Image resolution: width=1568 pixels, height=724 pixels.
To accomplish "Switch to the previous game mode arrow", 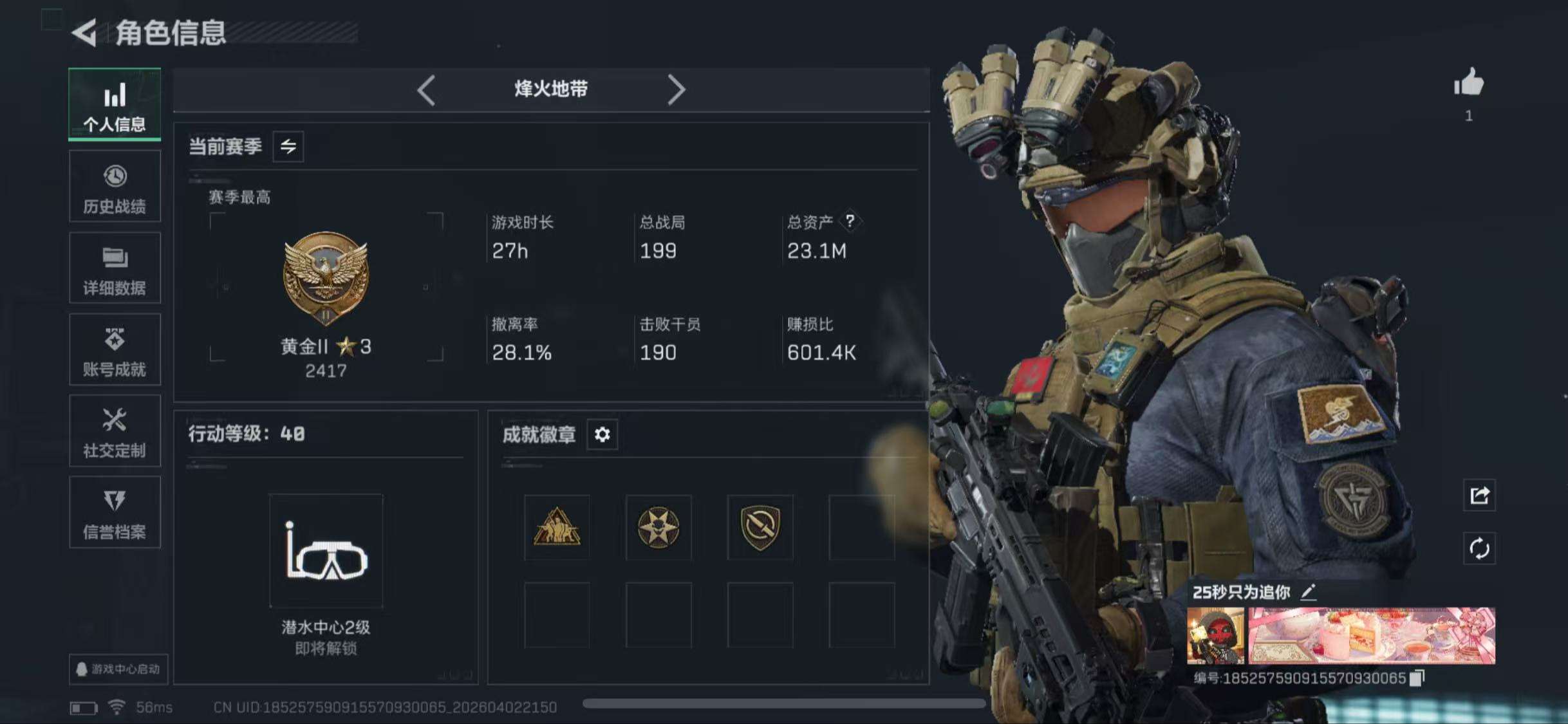I will pyautogui.click(x=426, y=89).
